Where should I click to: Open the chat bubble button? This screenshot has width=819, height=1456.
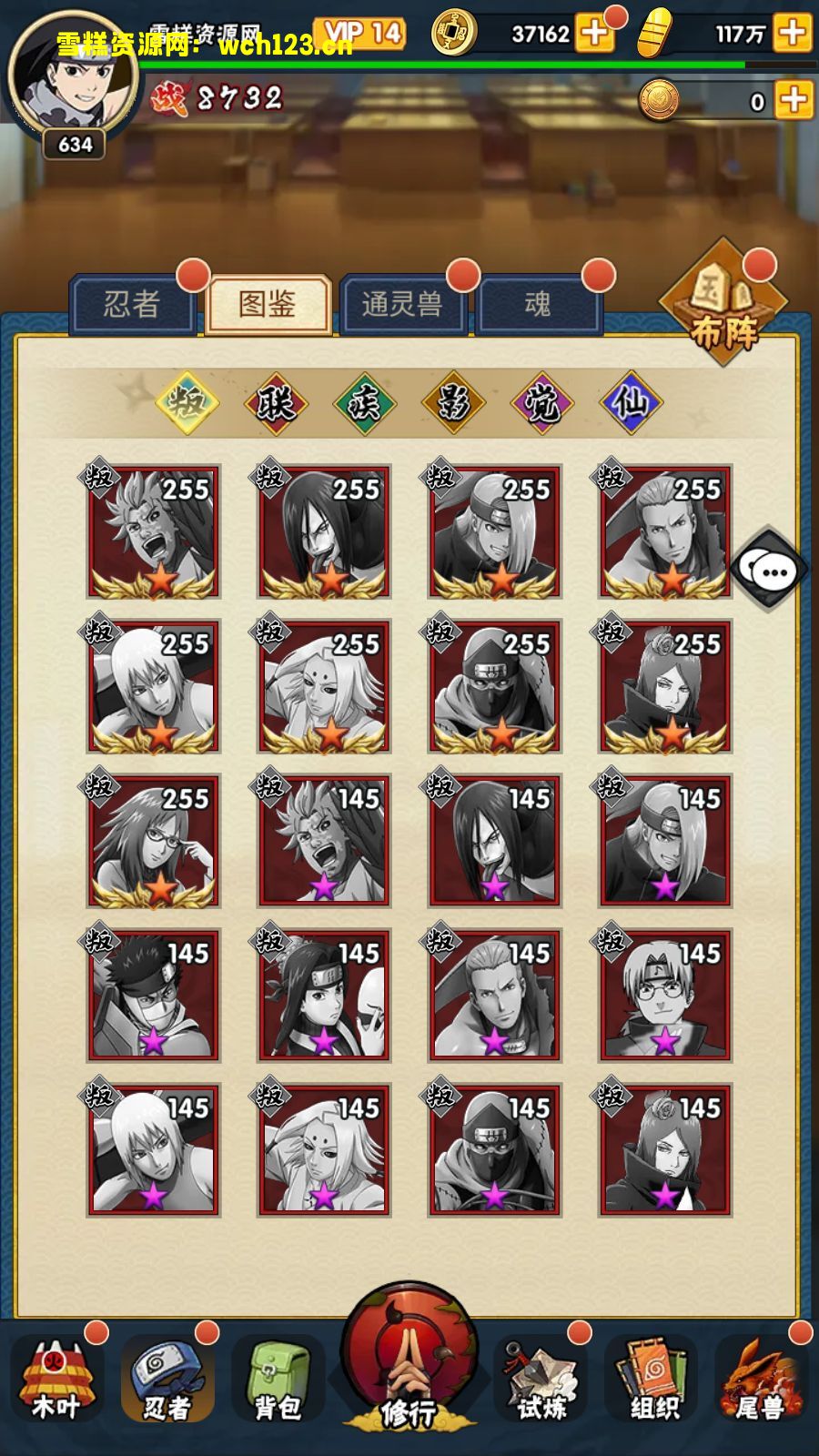[772, 571]
